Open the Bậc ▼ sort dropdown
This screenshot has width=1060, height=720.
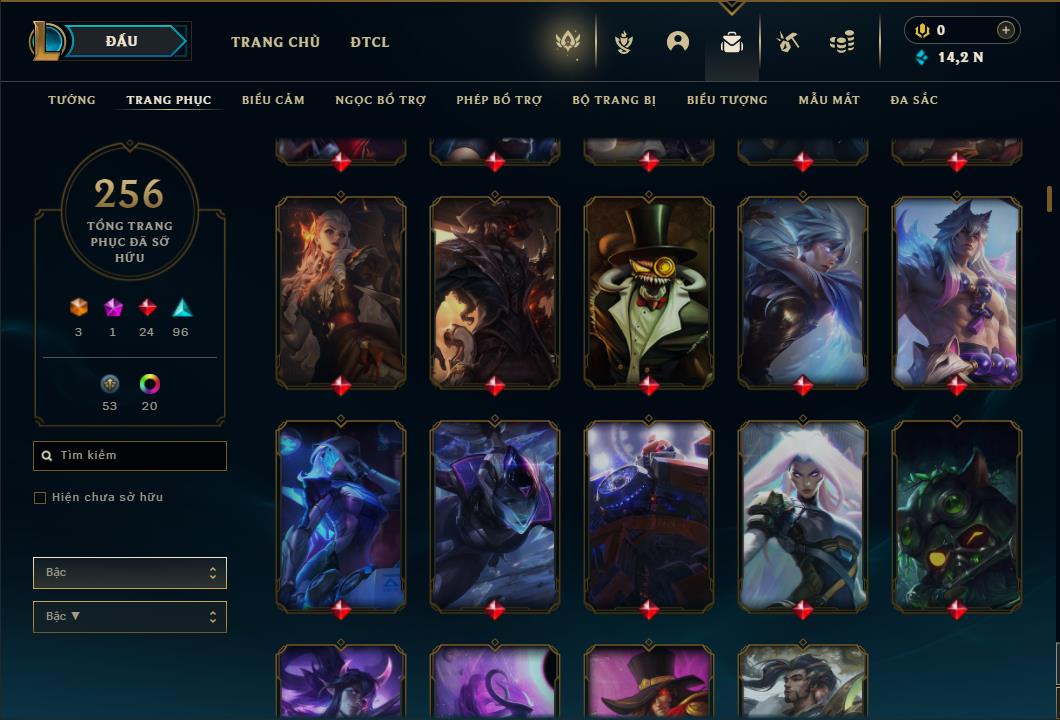tap(130, 617)
